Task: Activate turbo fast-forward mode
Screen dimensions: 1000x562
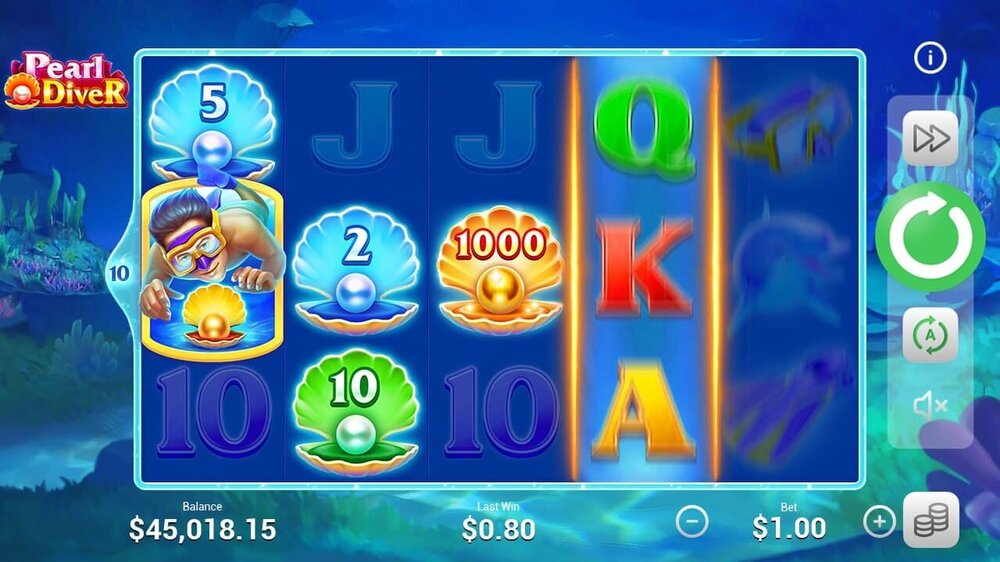Action: click(x=930, y=138)
